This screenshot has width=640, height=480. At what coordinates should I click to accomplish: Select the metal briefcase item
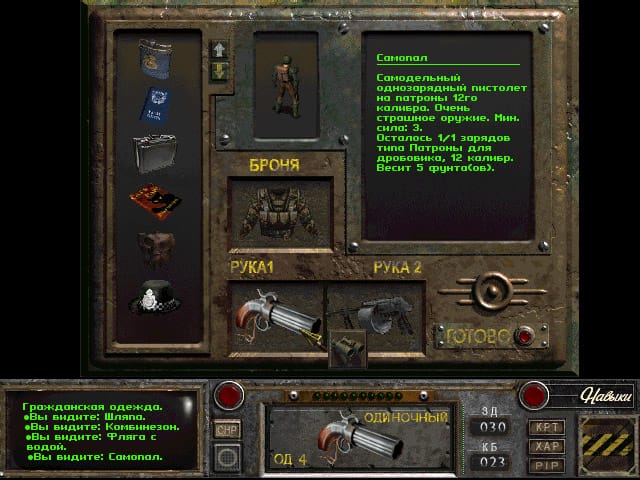pyautogui.click(x=156, y=153)
